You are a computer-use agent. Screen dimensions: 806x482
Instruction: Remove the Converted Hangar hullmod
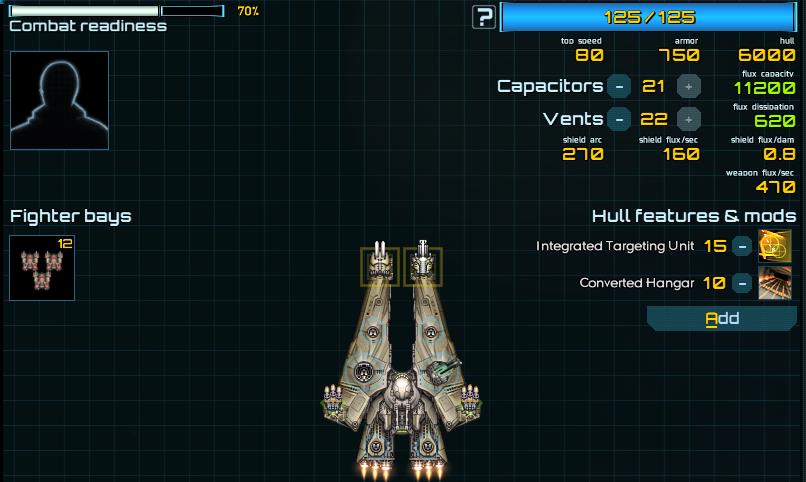(x=741, y=283)
